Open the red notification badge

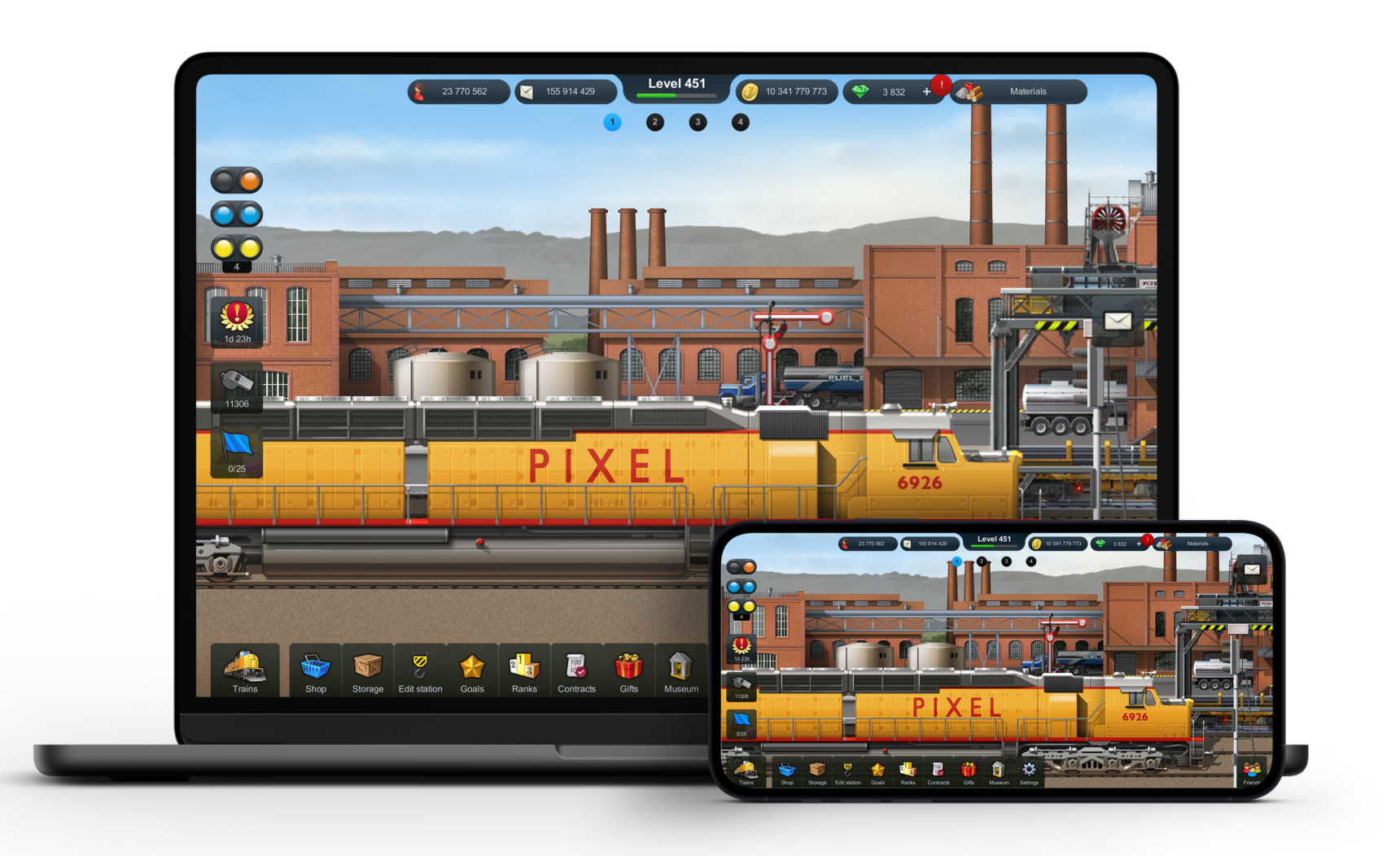tap(940, 84)
